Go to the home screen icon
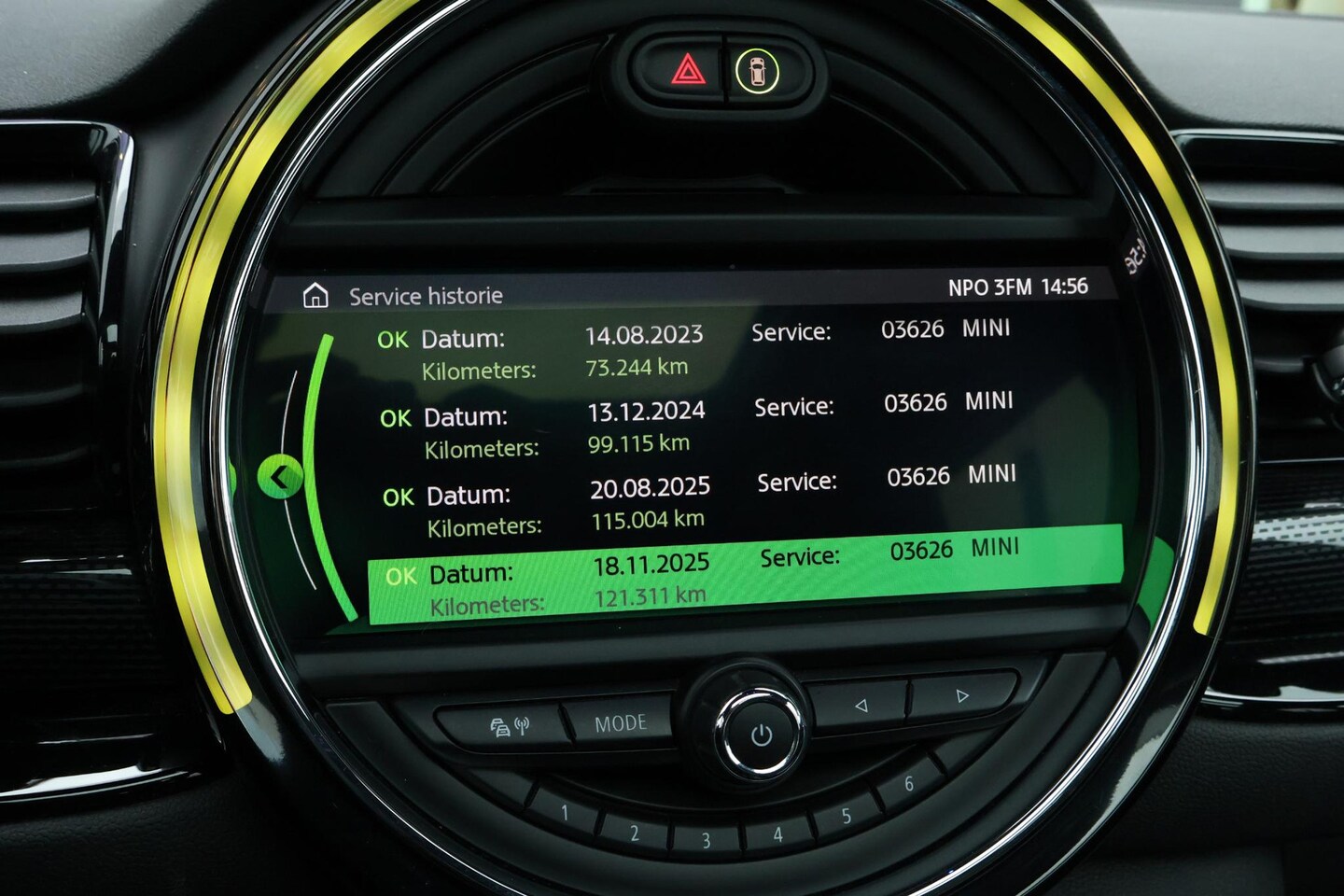The width and height of the screenshot is (1344, 896). (x=316, y=296)
